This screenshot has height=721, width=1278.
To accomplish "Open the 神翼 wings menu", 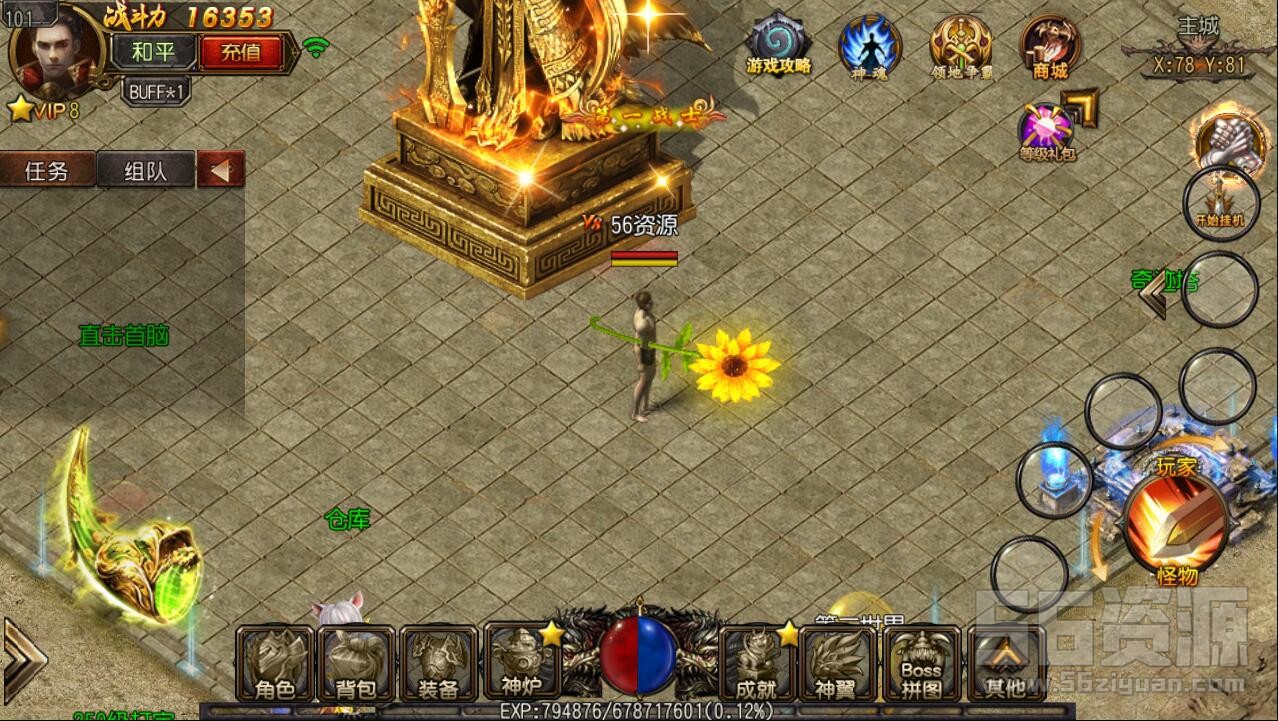I will [x=839, y=663].
